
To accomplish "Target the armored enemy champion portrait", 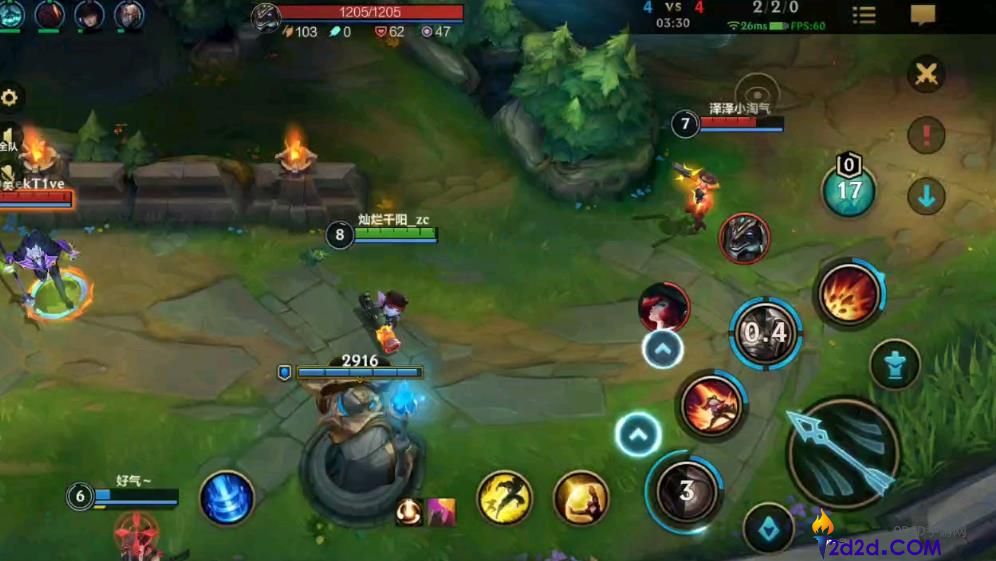I will pos(744,239).
